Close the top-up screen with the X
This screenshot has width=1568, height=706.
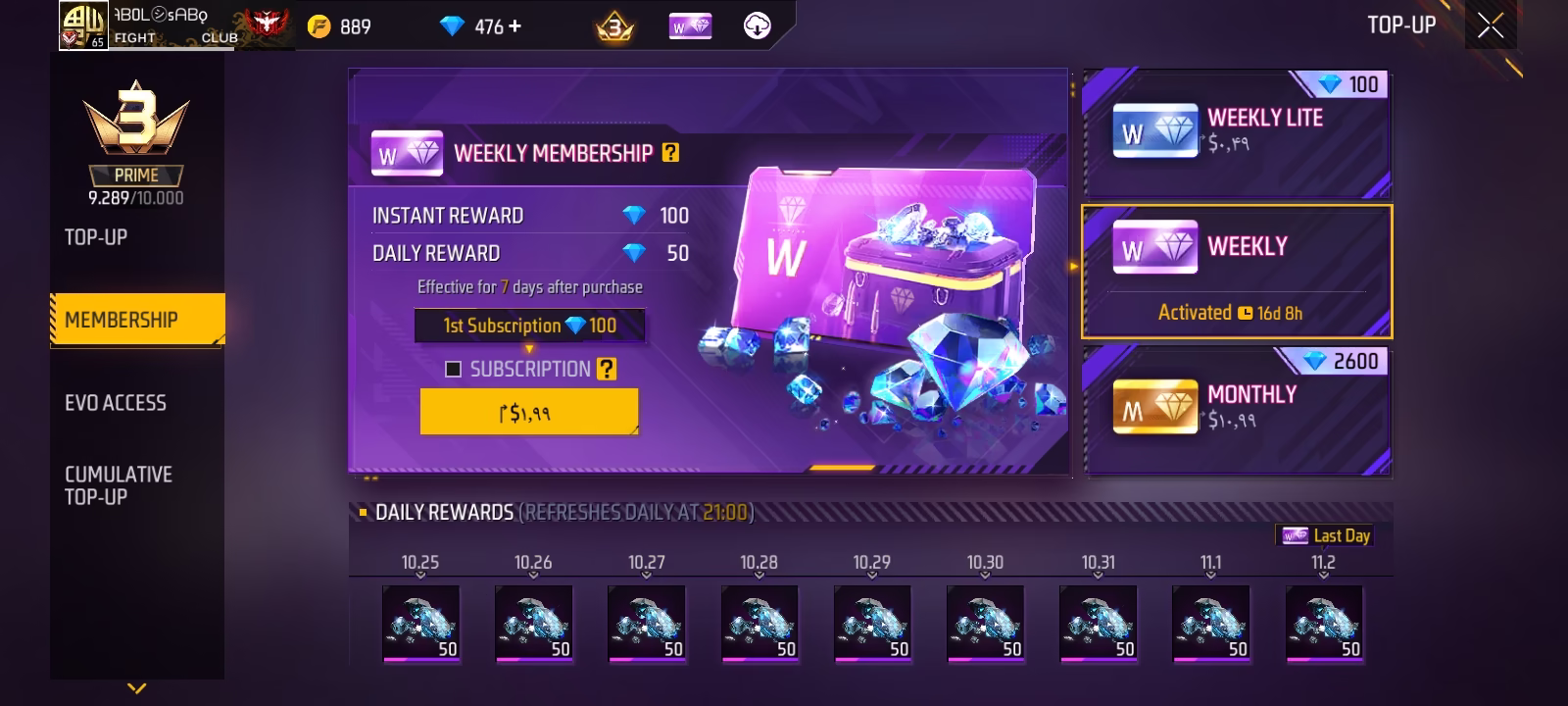click(1491, 25)
